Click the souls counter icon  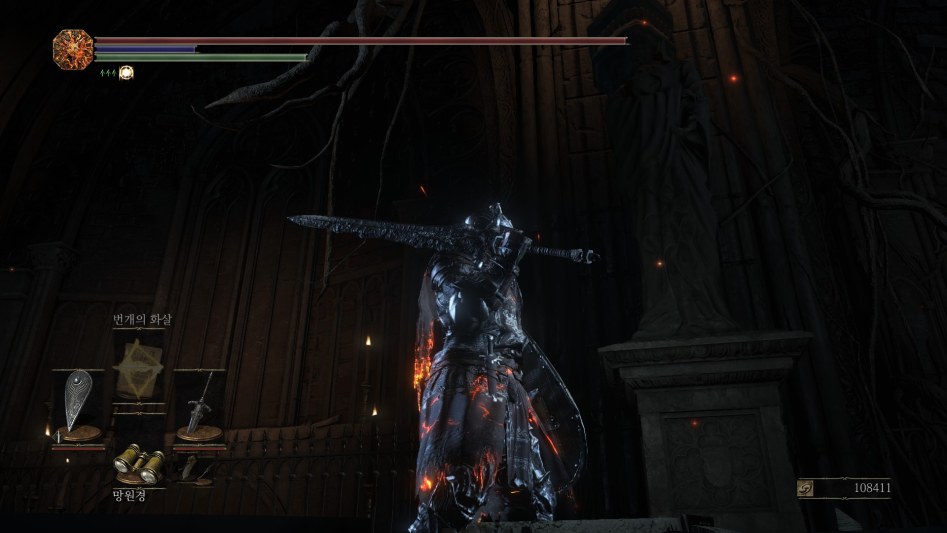pos(806,488)
